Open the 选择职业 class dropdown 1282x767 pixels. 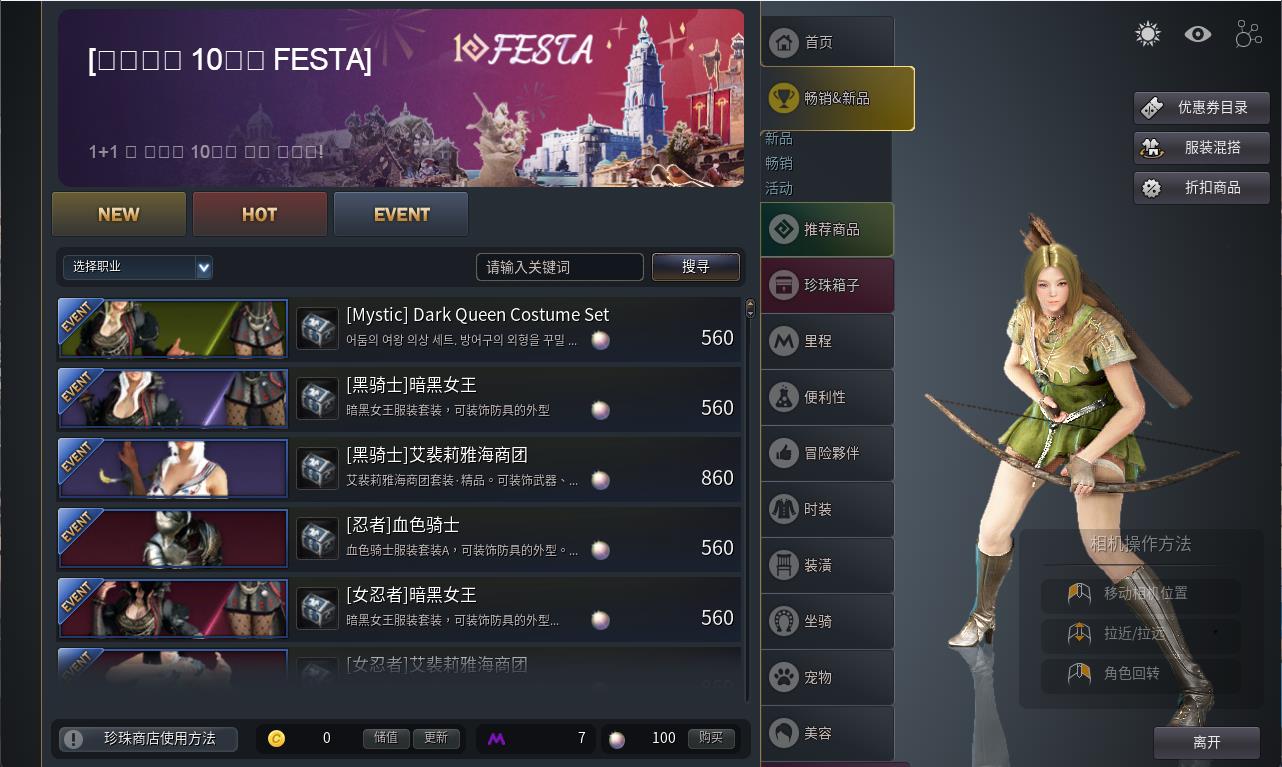click(138, 267)
